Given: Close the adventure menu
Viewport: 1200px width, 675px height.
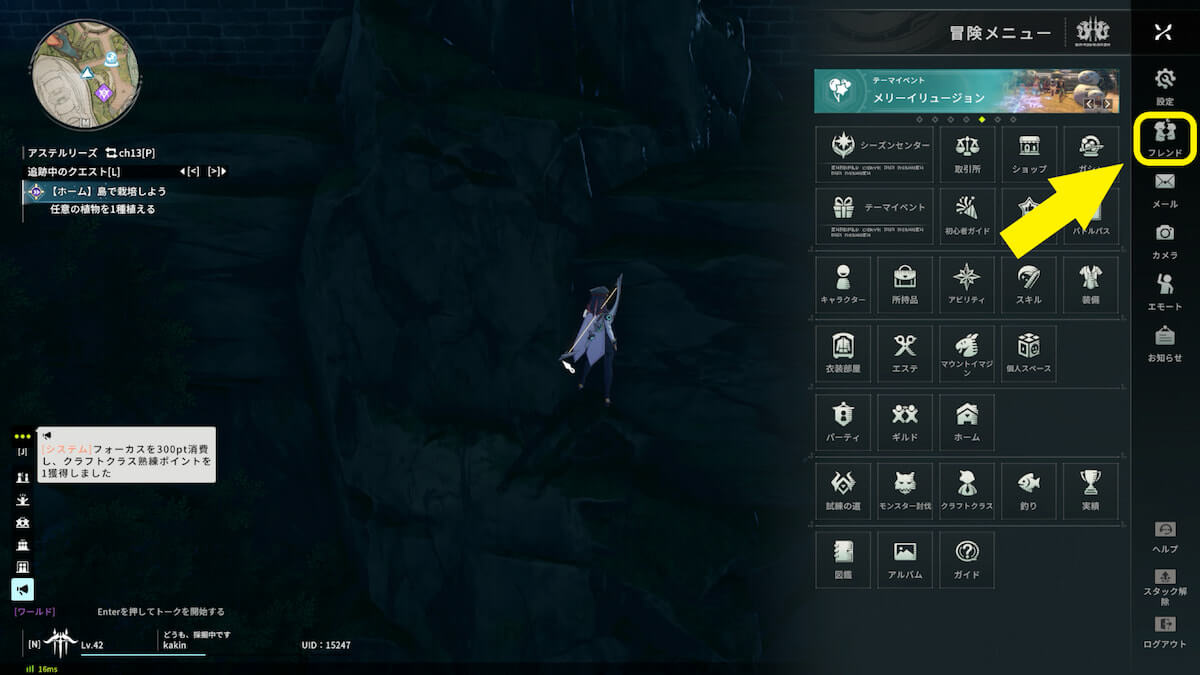Looking at the screenshot, I should click(1162, 32).
